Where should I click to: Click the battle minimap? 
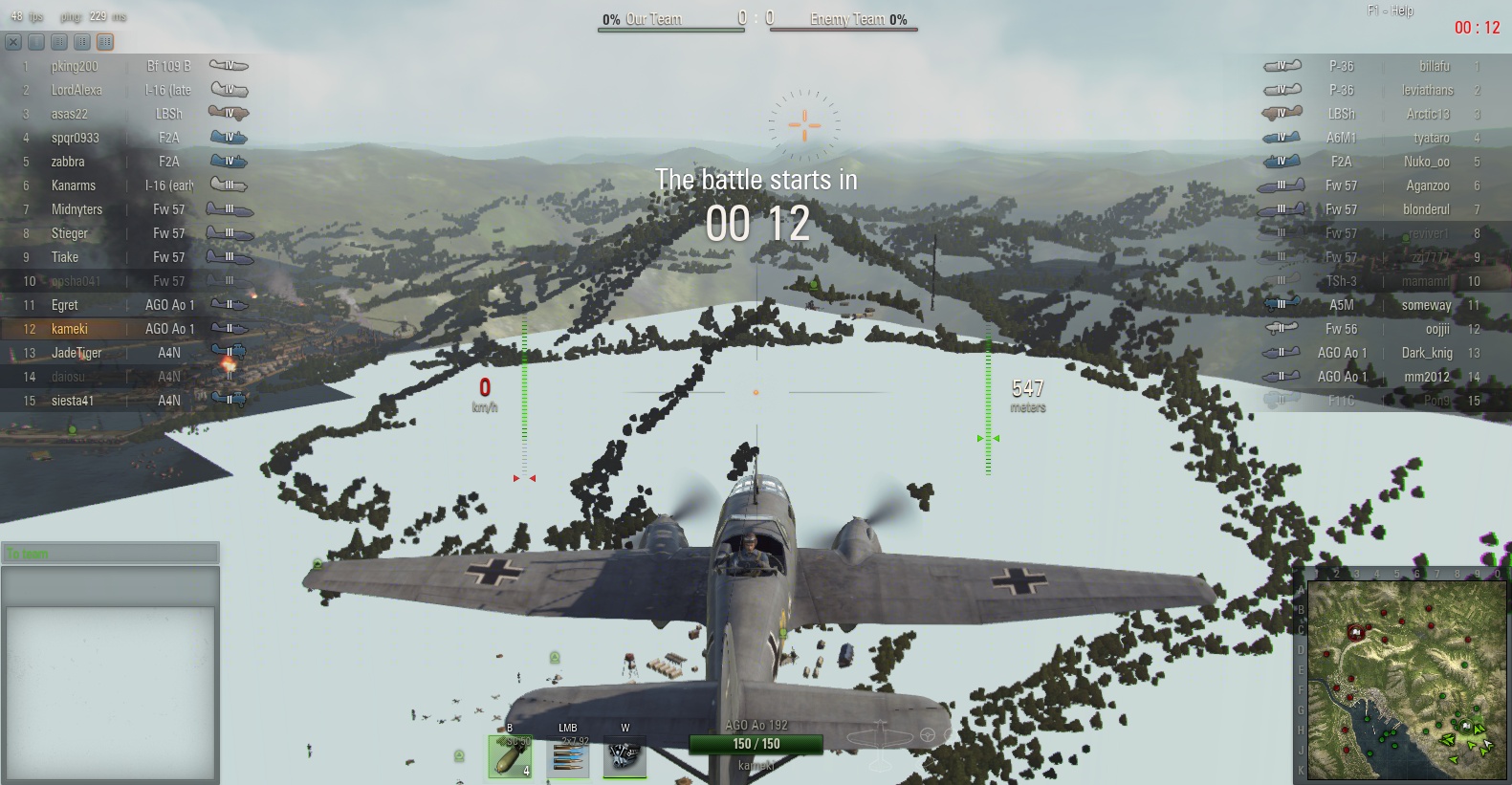coord(1407,680)
